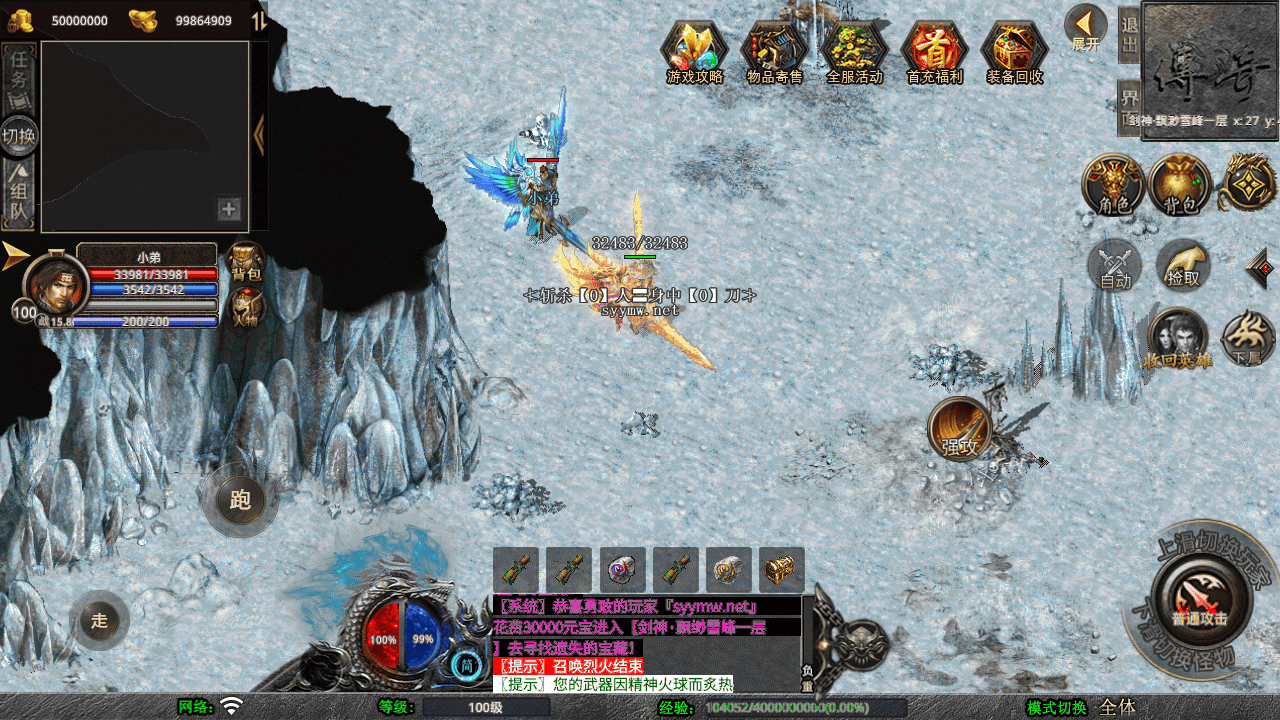1280x720 pixels.
Task: Use the 普通攻击 normal attack button
Action: pos(1198,598)
